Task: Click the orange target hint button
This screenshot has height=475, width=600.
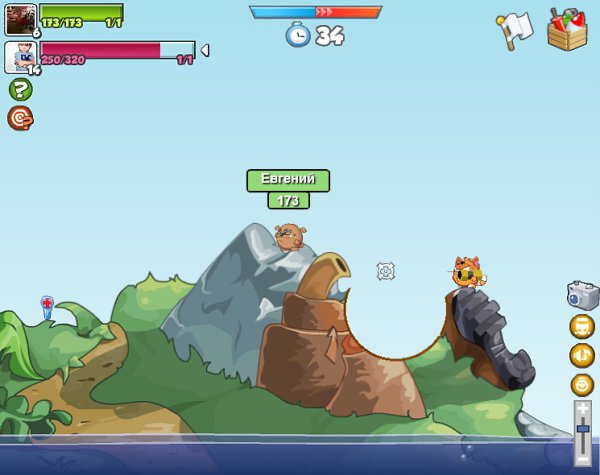Action: click(20, 118)
